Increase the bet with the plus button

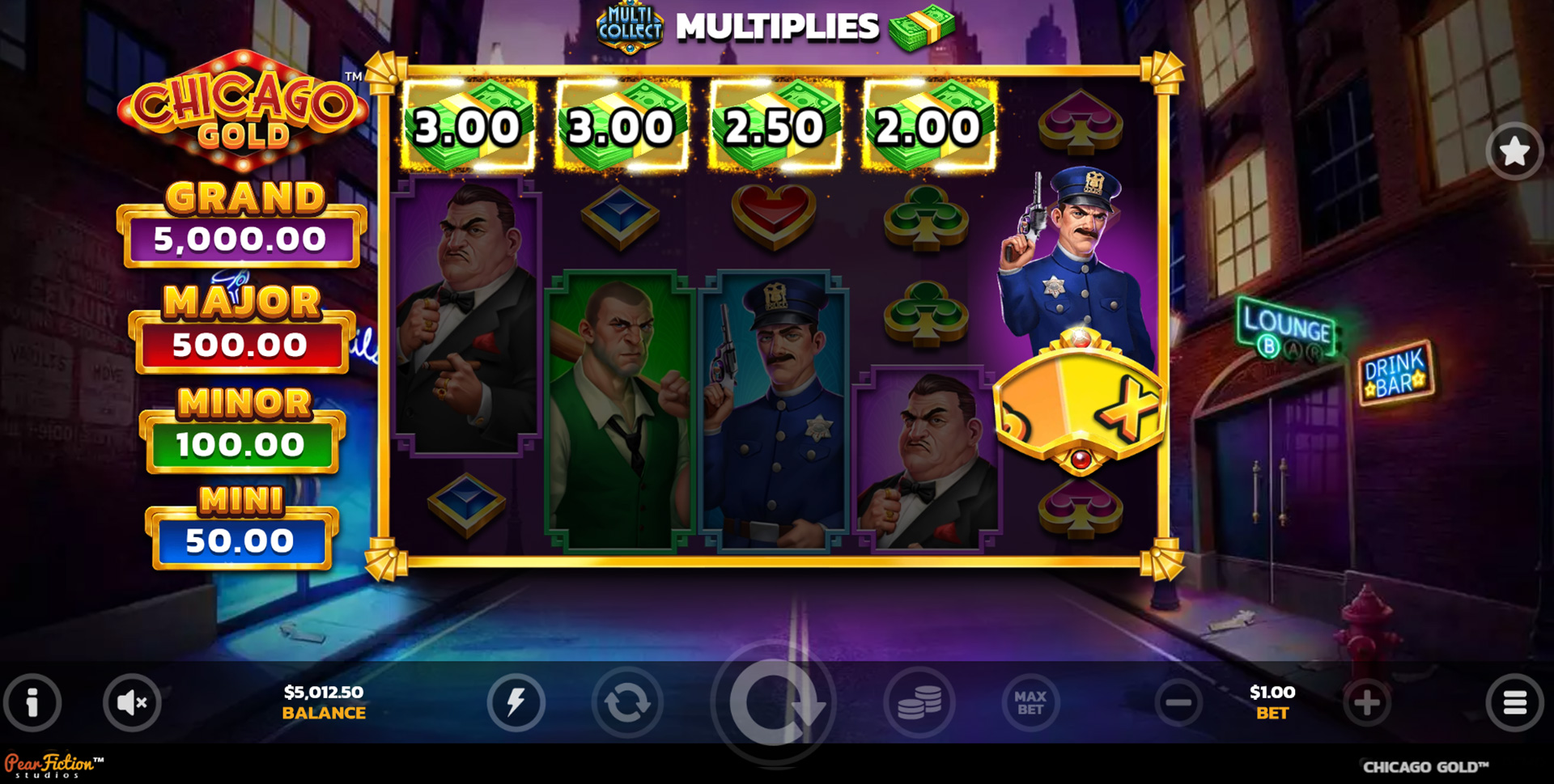[1368, 702]
